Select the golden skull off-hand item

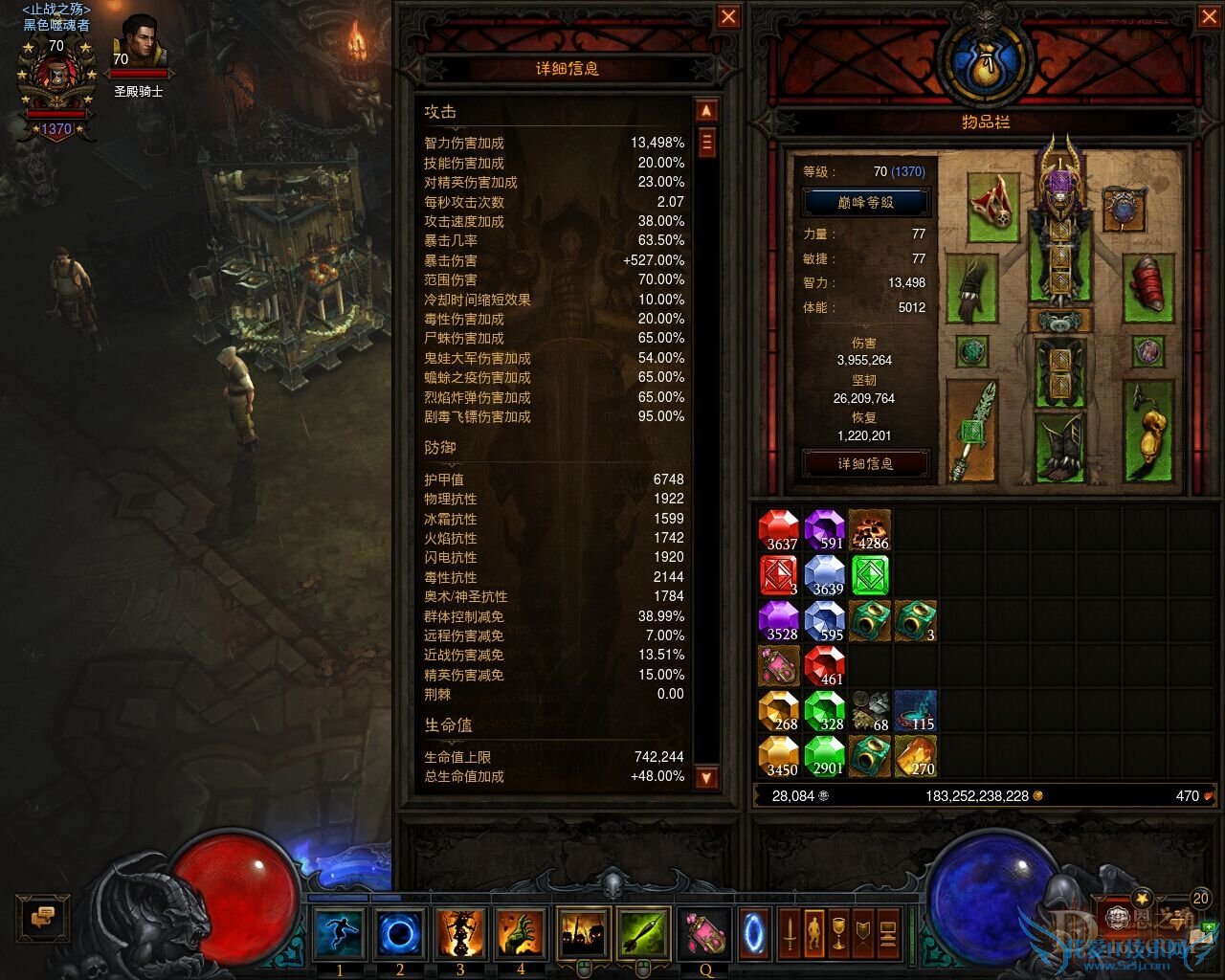click(1147, 432)
